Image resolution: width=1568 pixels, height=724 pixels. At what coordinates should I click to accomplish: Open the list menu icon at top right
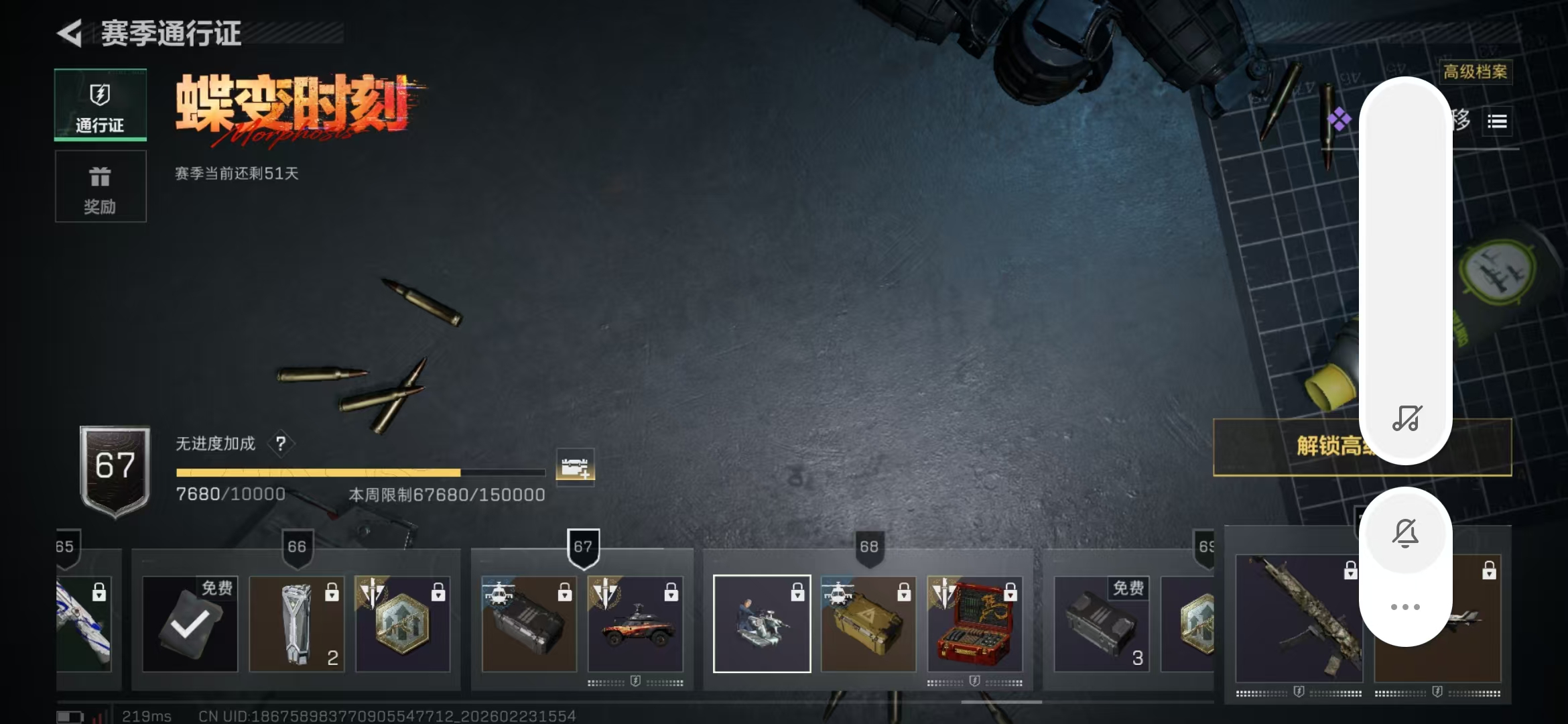point(1497,121)
